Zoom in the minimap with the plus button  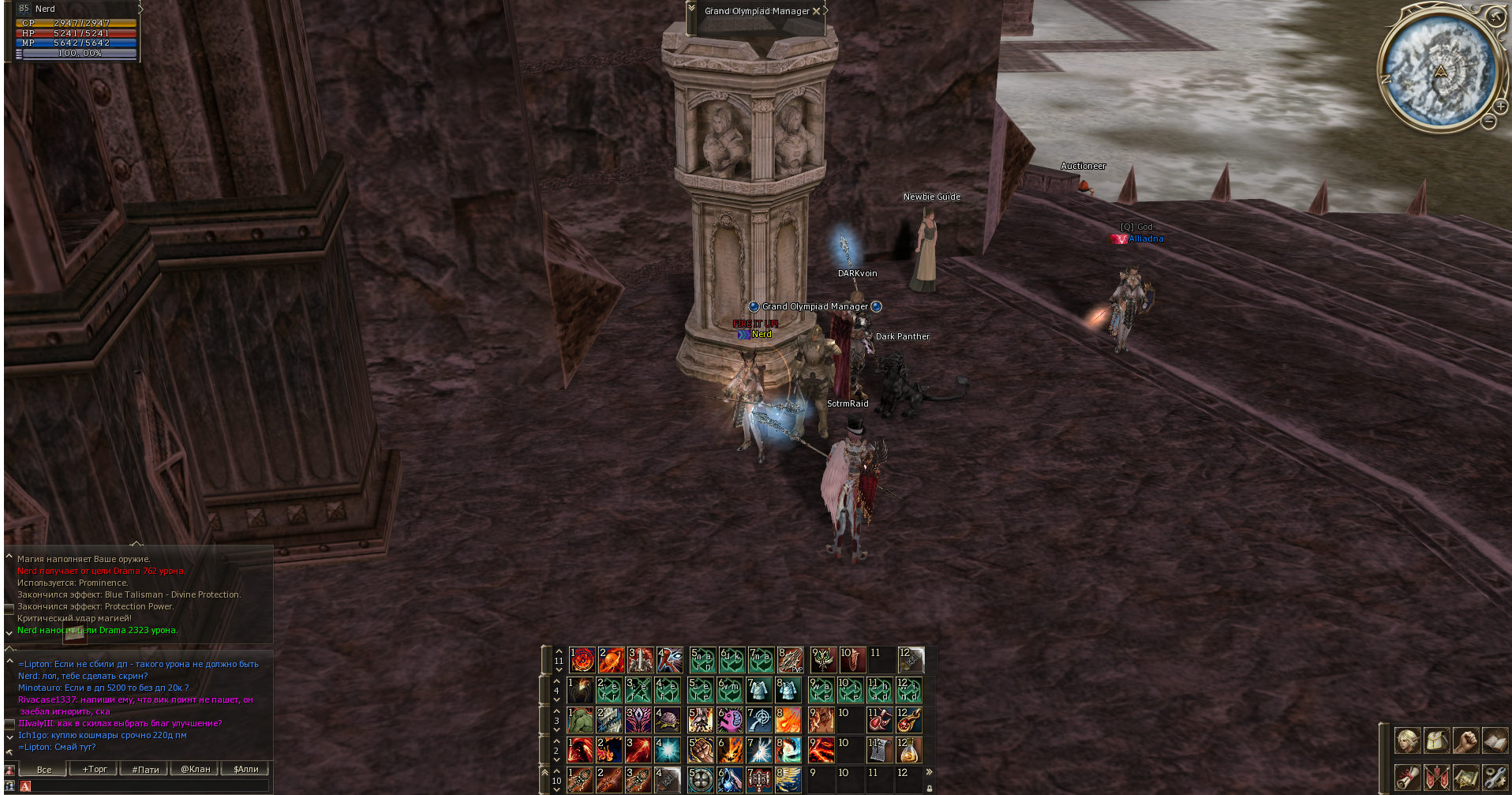coord(1500,106)
